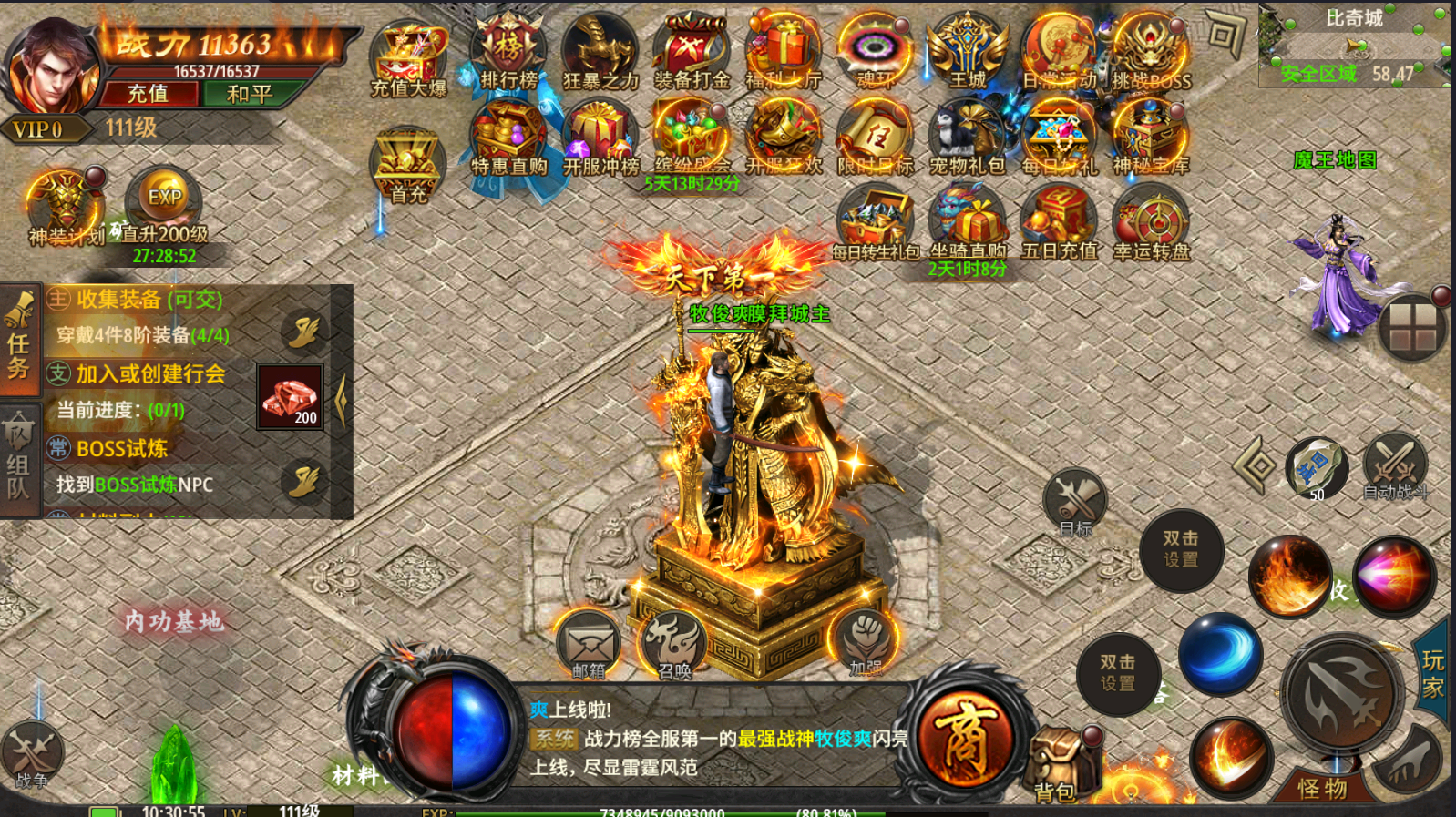Toggle the 和平 peace mode button
The width and height of the screenshot is (1456, 817).
250,94
